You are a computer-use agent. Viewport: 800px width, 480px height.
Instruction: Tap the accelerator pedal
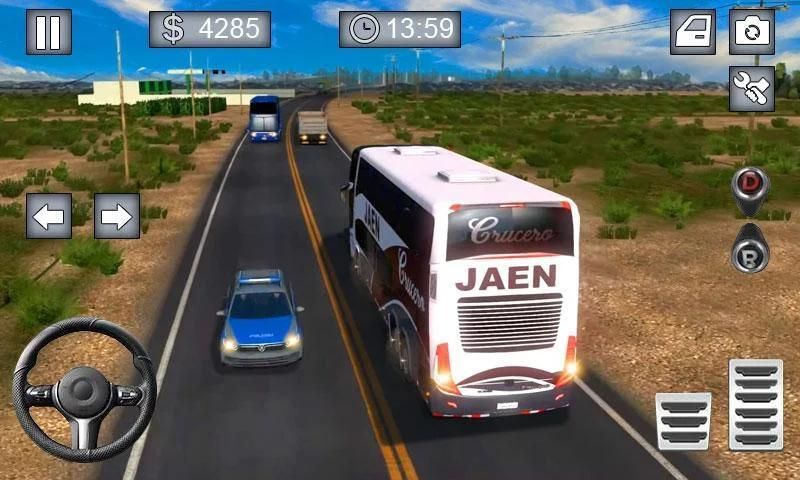pos(755,404)
